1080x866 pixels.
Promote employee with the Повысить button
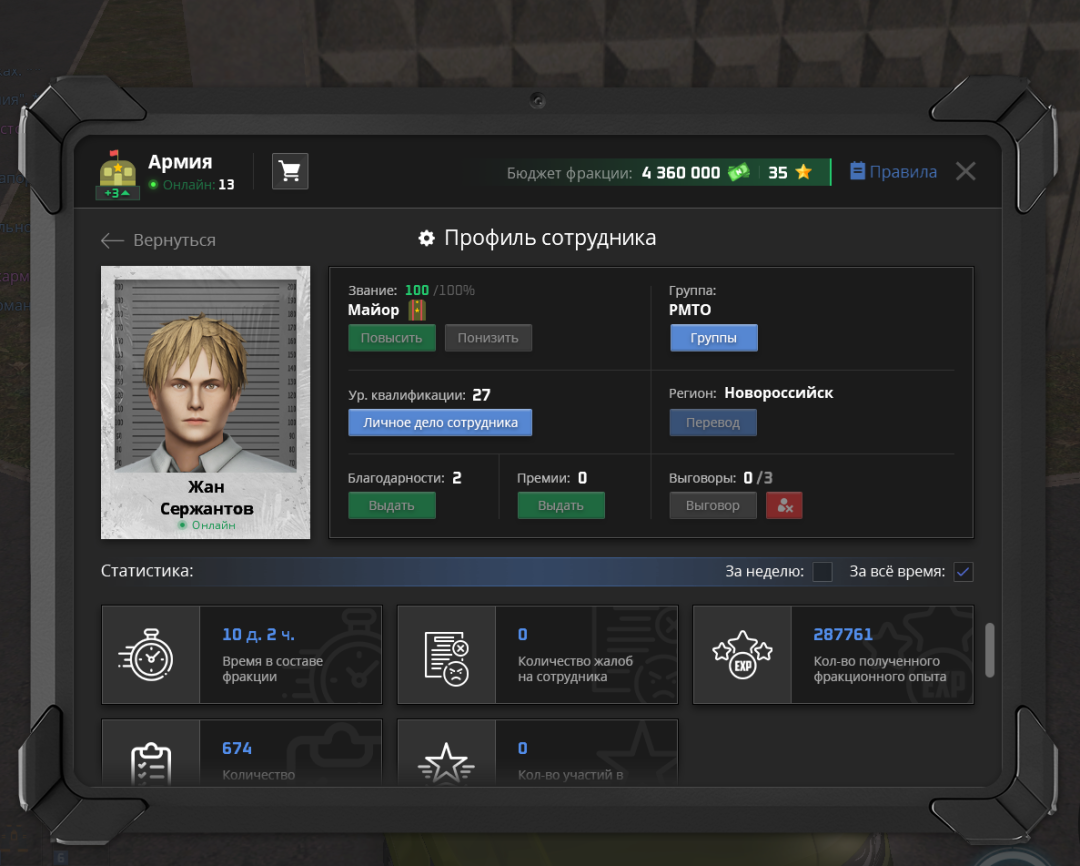392,338
